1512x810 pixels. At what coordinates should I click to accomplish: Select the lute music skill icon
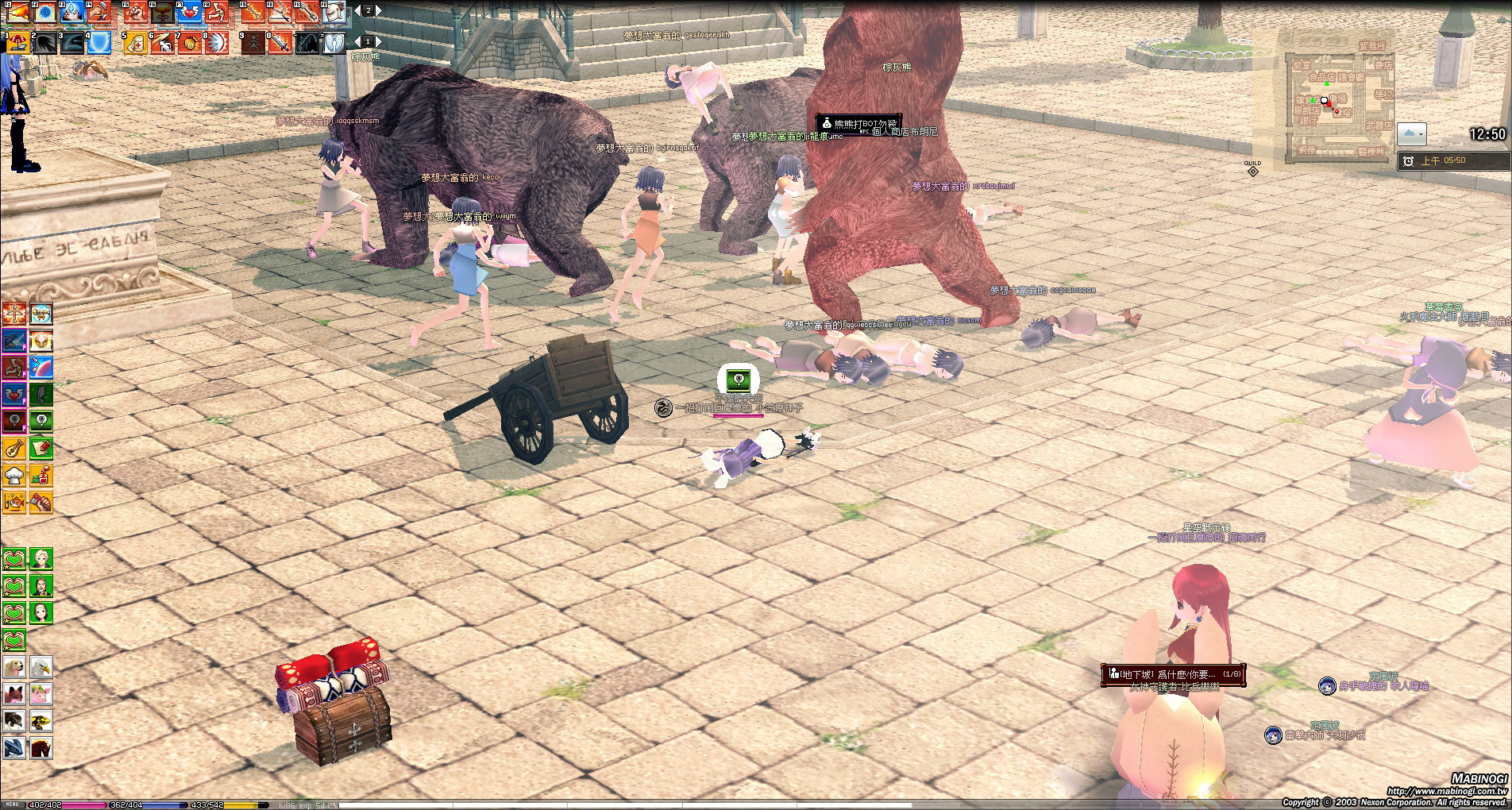pyautogui.click(x=14, y=449)
